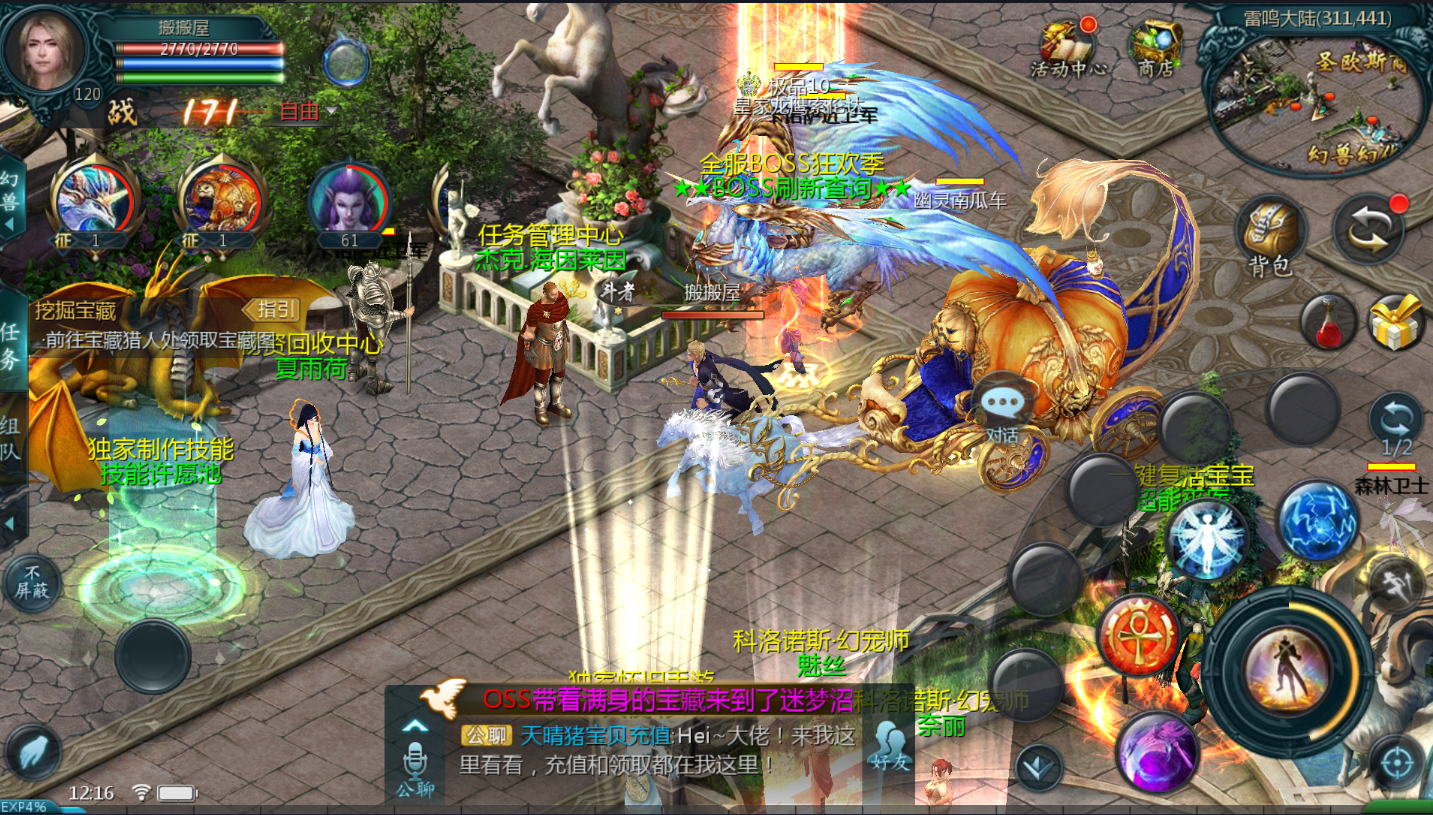This screenshot has width=1433, height=815.
Task: Open the 商店 shop
Action: coord(1155,47)
